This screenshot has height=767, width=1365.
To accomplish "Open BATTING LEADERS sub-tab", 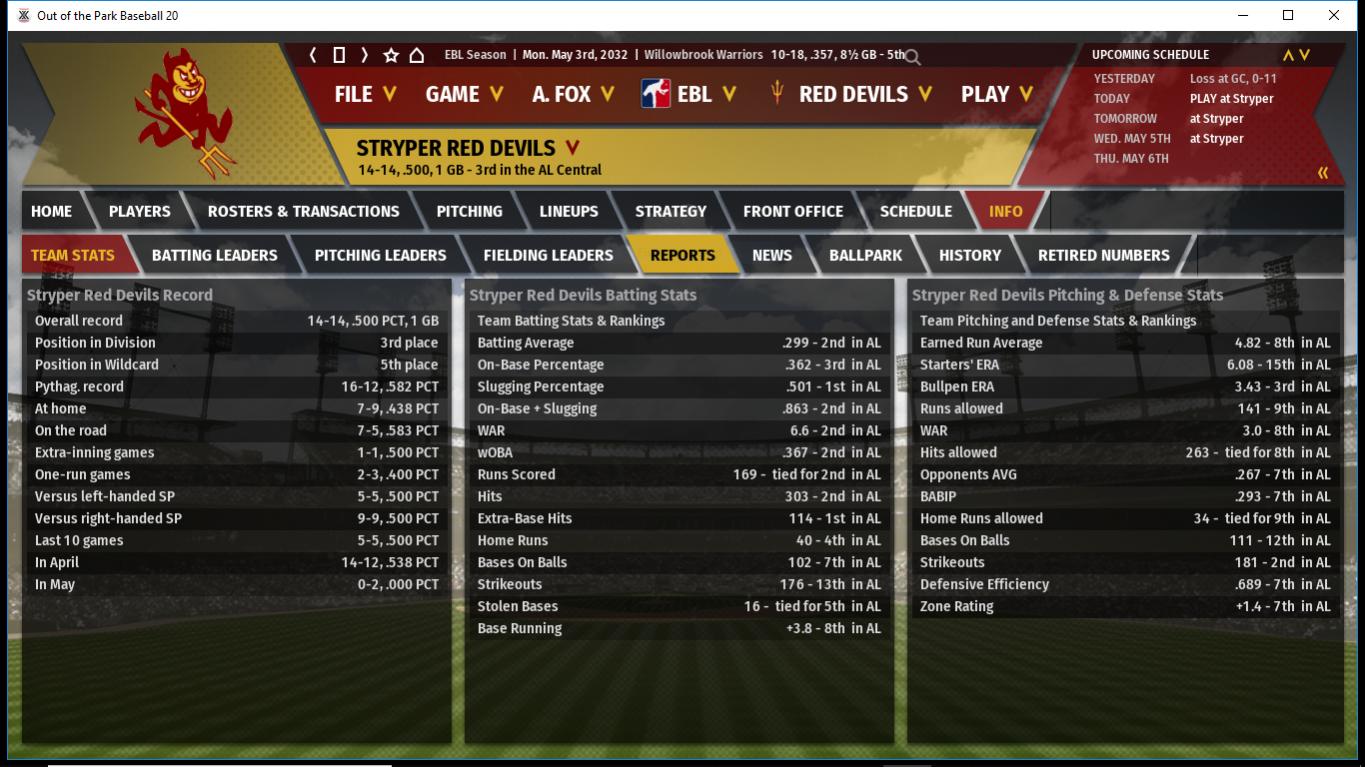I will (214, 255).
